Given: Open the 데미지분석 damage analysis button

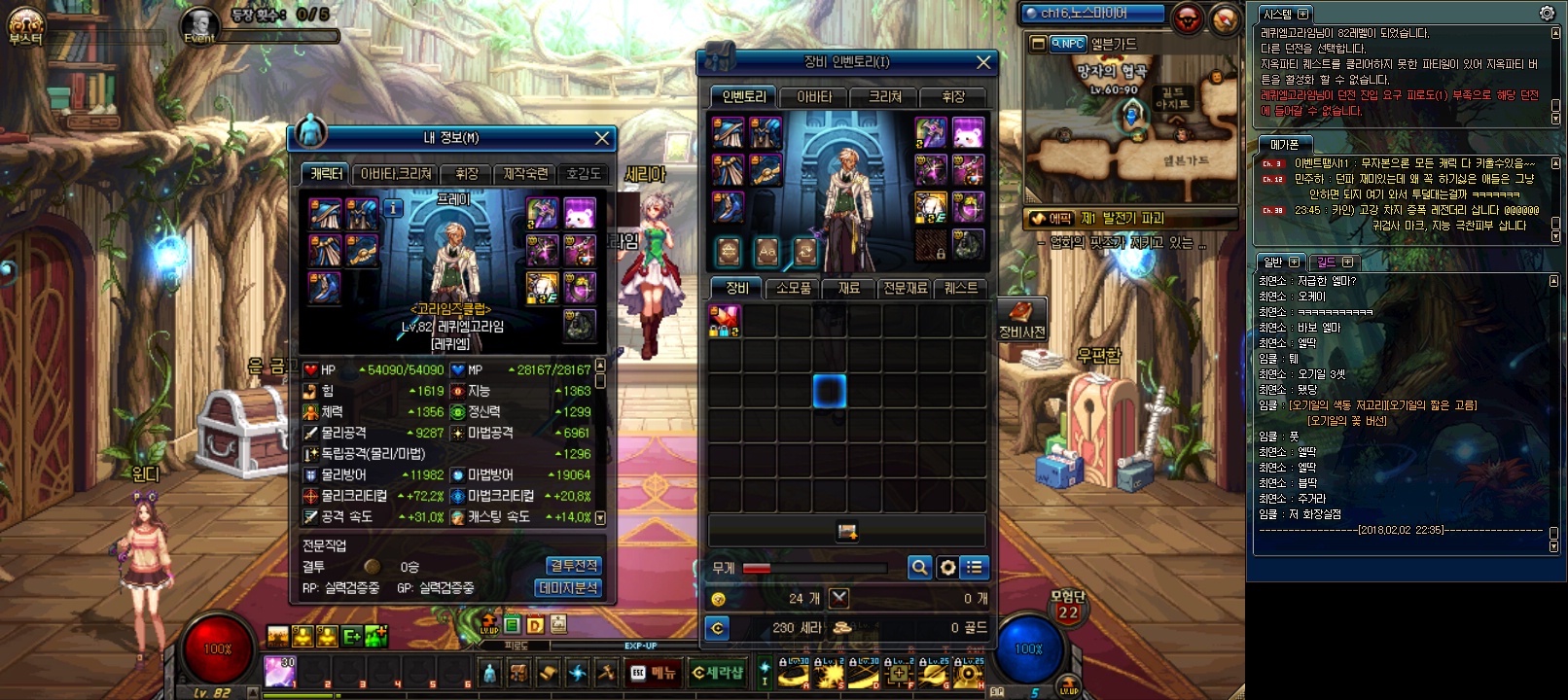Looking at the screenshot, I should (569, 588).
